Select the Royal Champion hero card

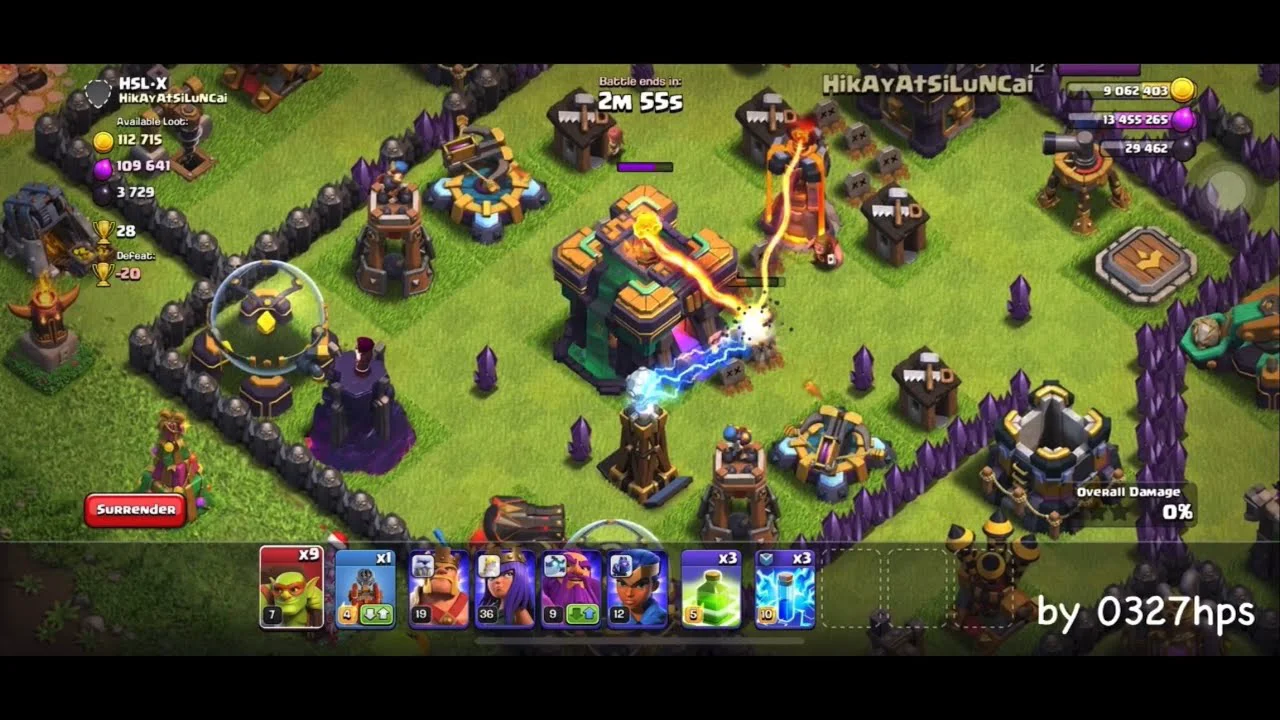tap(637, 589)
